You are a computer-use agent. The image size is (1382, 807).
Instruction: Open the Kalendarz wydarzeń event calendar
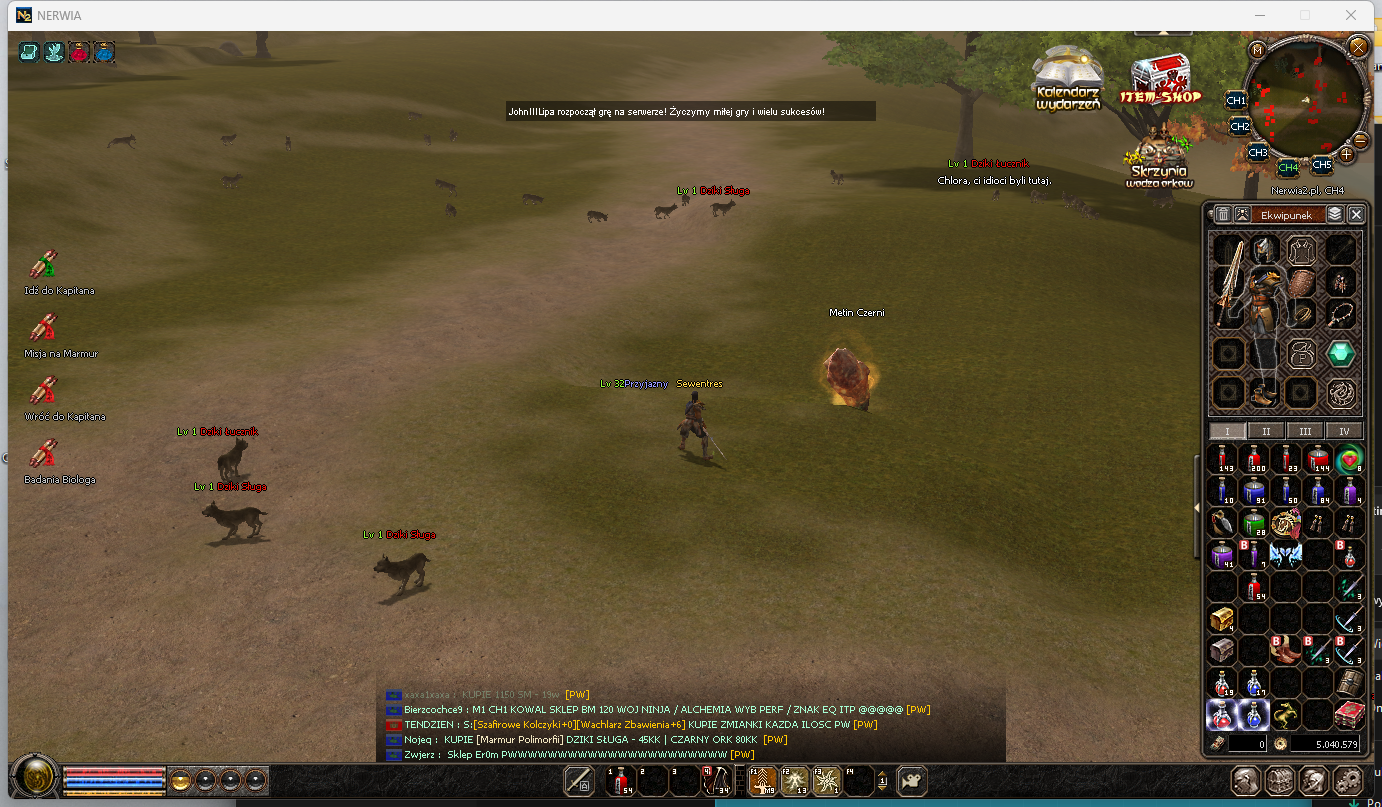pyautogui.click(x=1068, y=76)
